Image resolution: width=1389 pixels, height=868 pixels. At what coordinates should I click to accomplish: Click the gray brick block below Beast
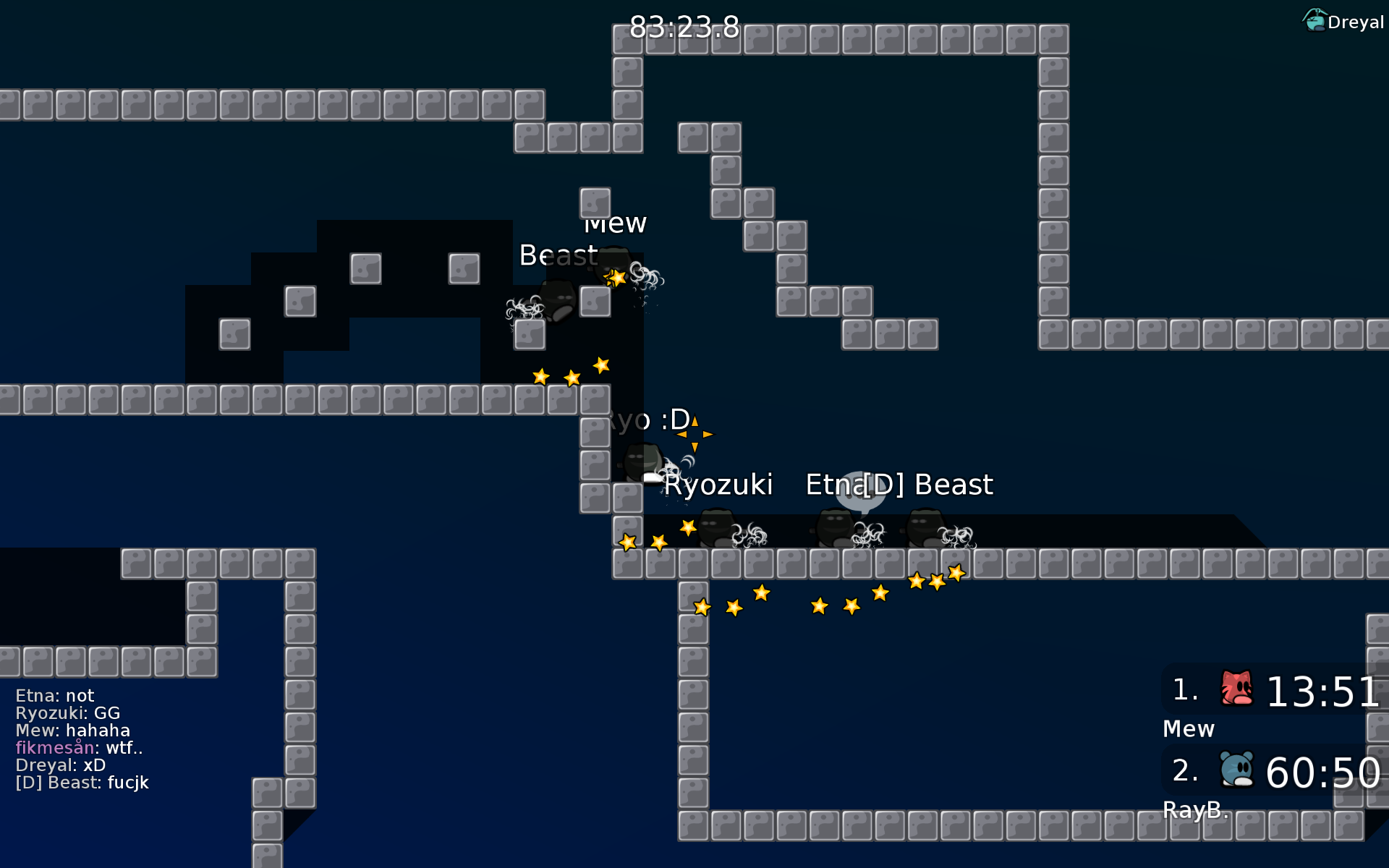click(x=595, y=302)
